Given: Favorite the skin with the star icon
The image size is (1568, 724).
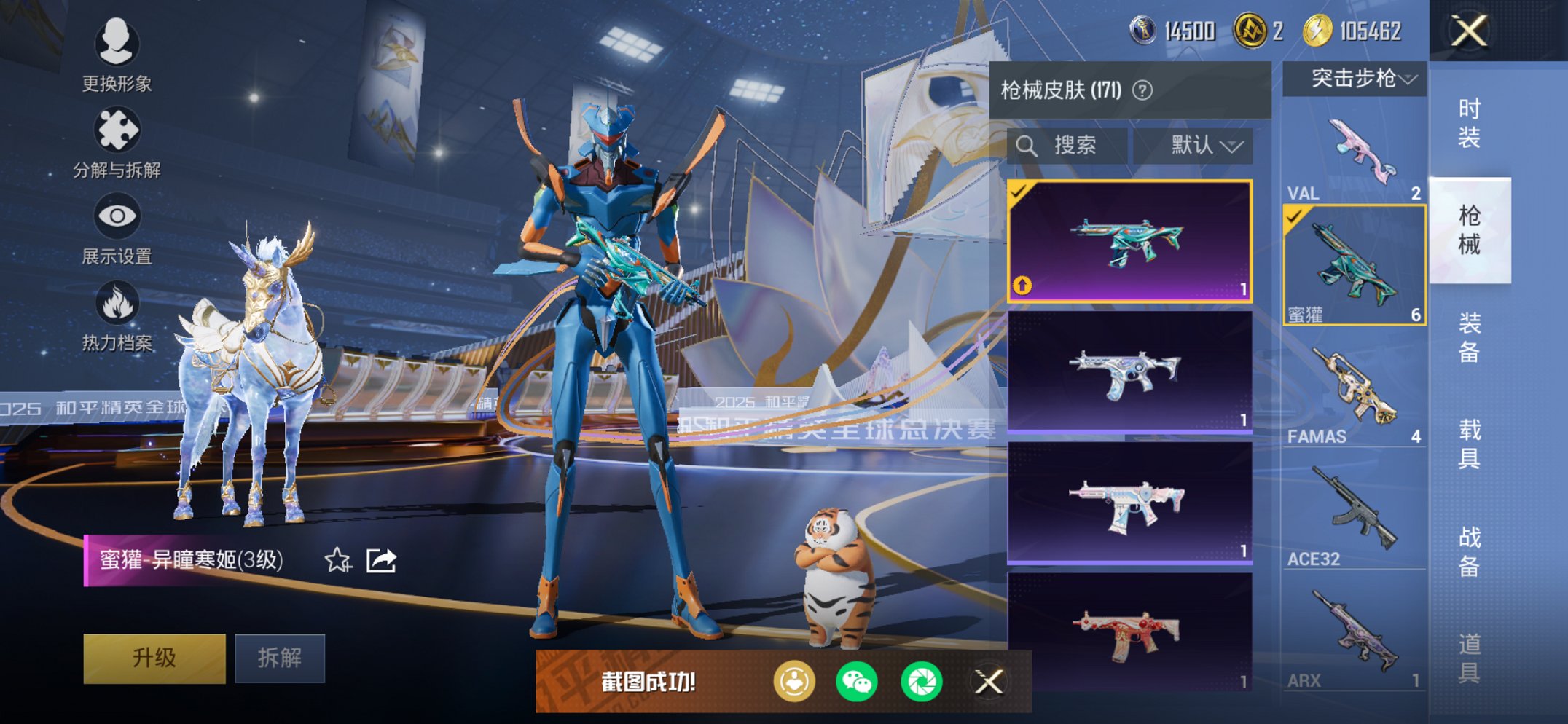Looking at the screenshot, I should click(x=337, y=560).
